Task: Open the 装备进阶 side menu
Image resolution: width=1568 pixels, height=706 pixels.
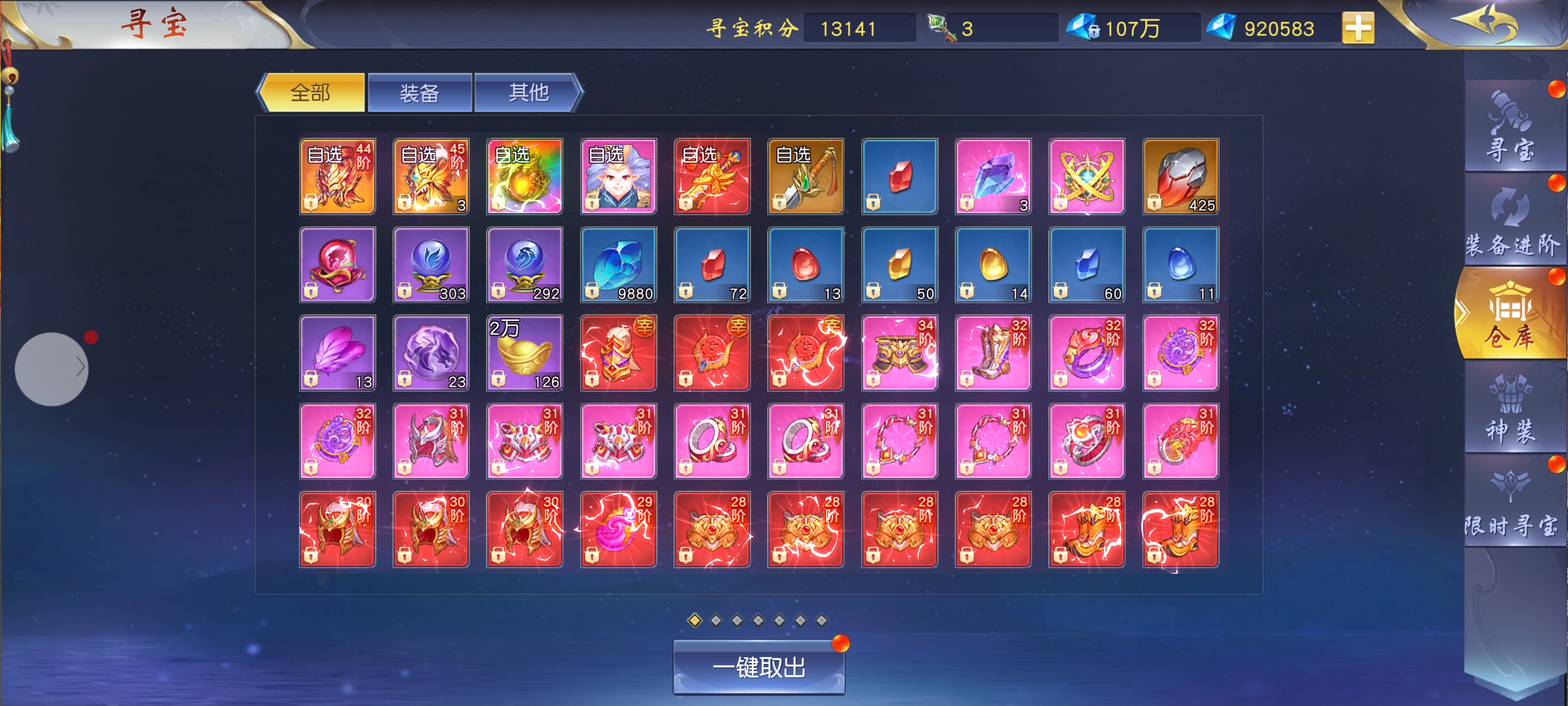Action: pyautogui.click(x=1510, y=222)
